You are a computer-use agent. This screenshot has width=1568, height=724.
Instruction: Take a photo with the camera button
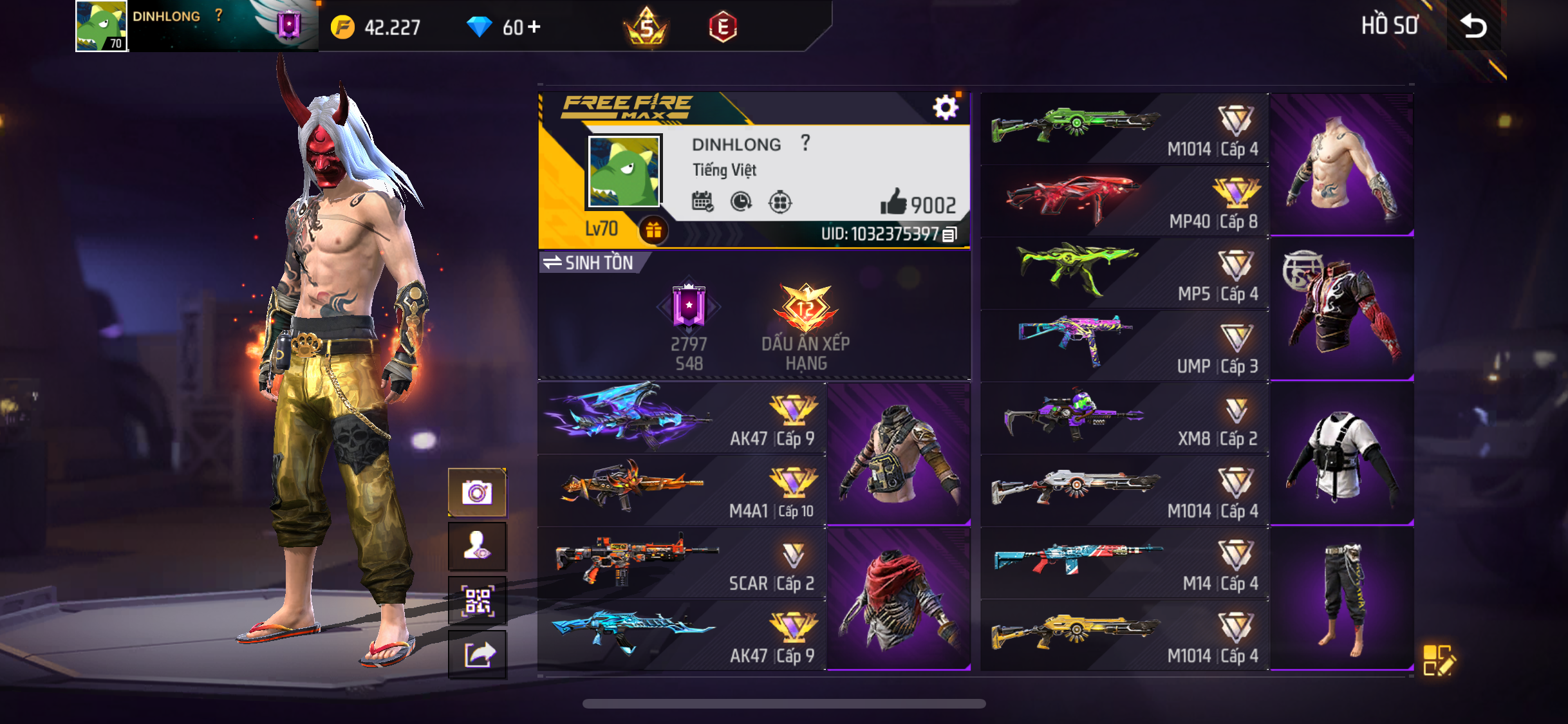[477, 493]
